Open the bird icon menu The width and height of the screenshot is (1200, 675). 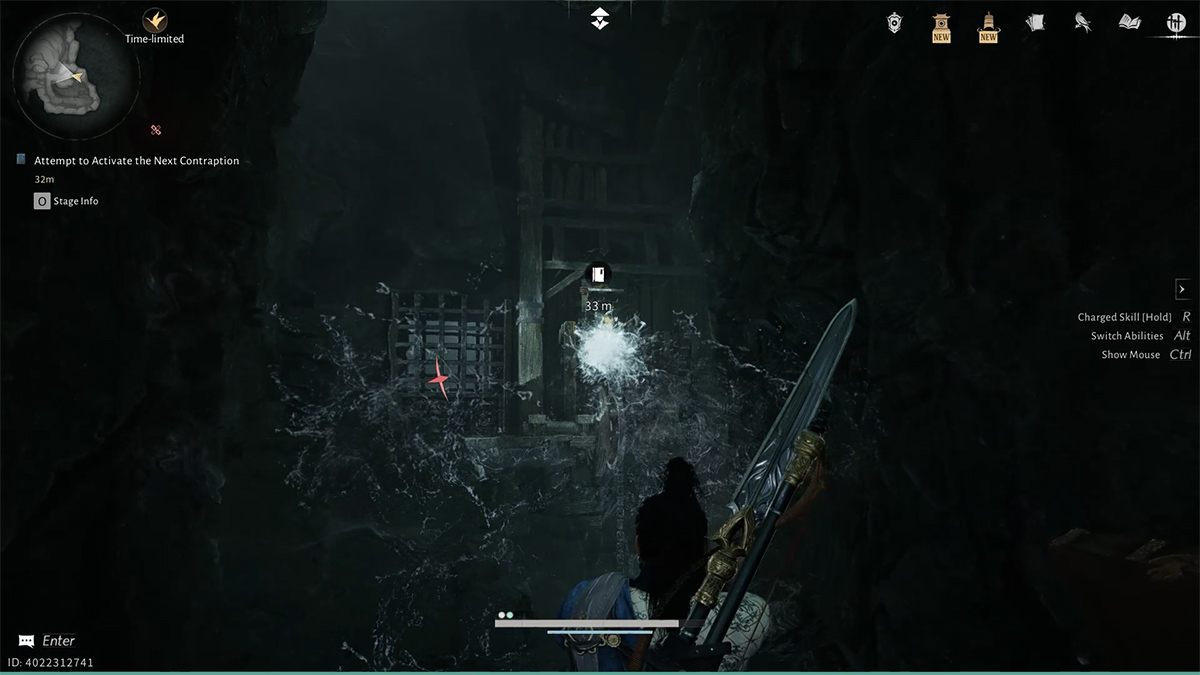click(x=1082, y=22)
